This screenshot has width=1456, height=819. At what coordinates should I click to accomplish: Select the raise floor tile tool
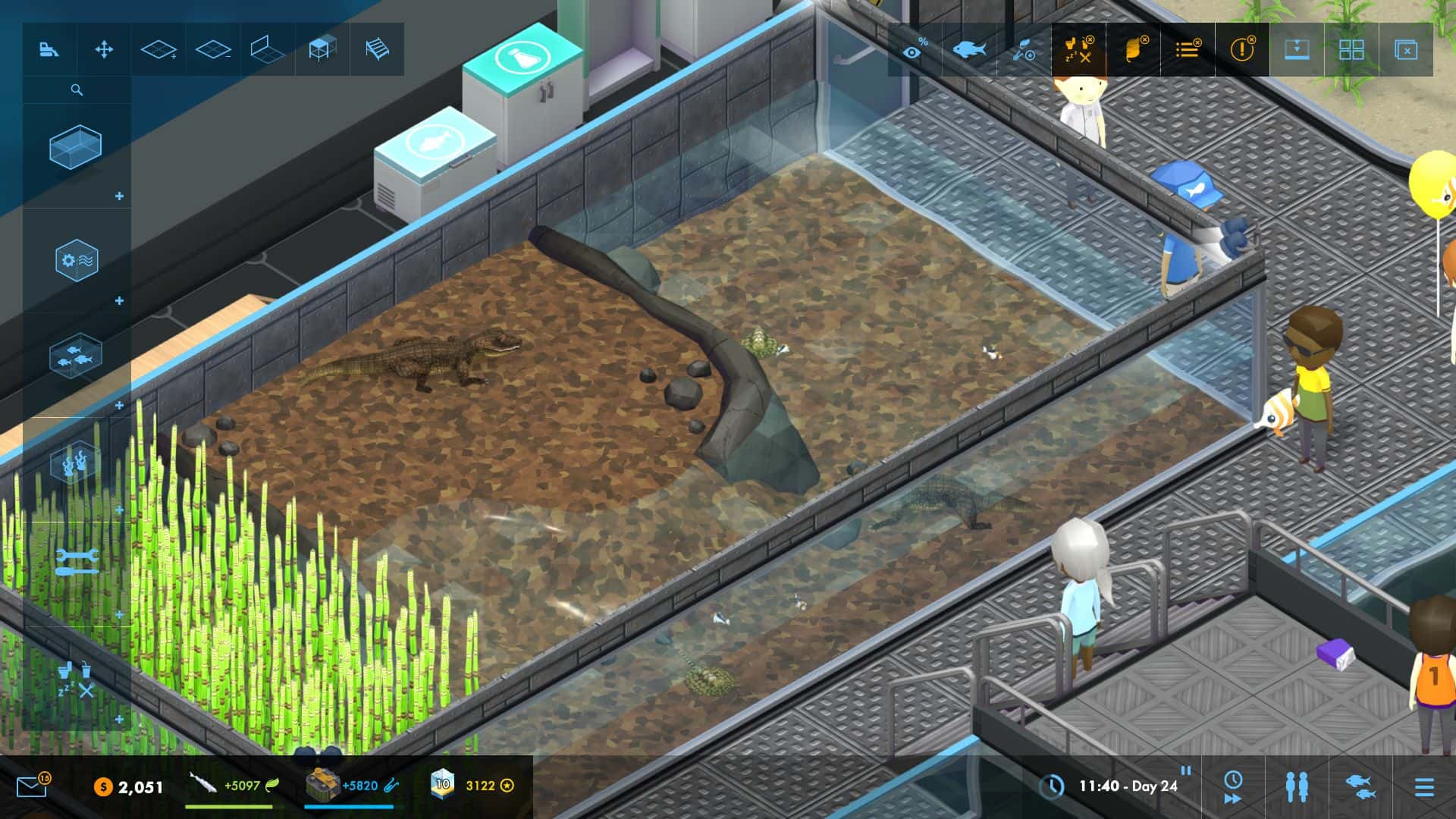[x=158, y=50]
